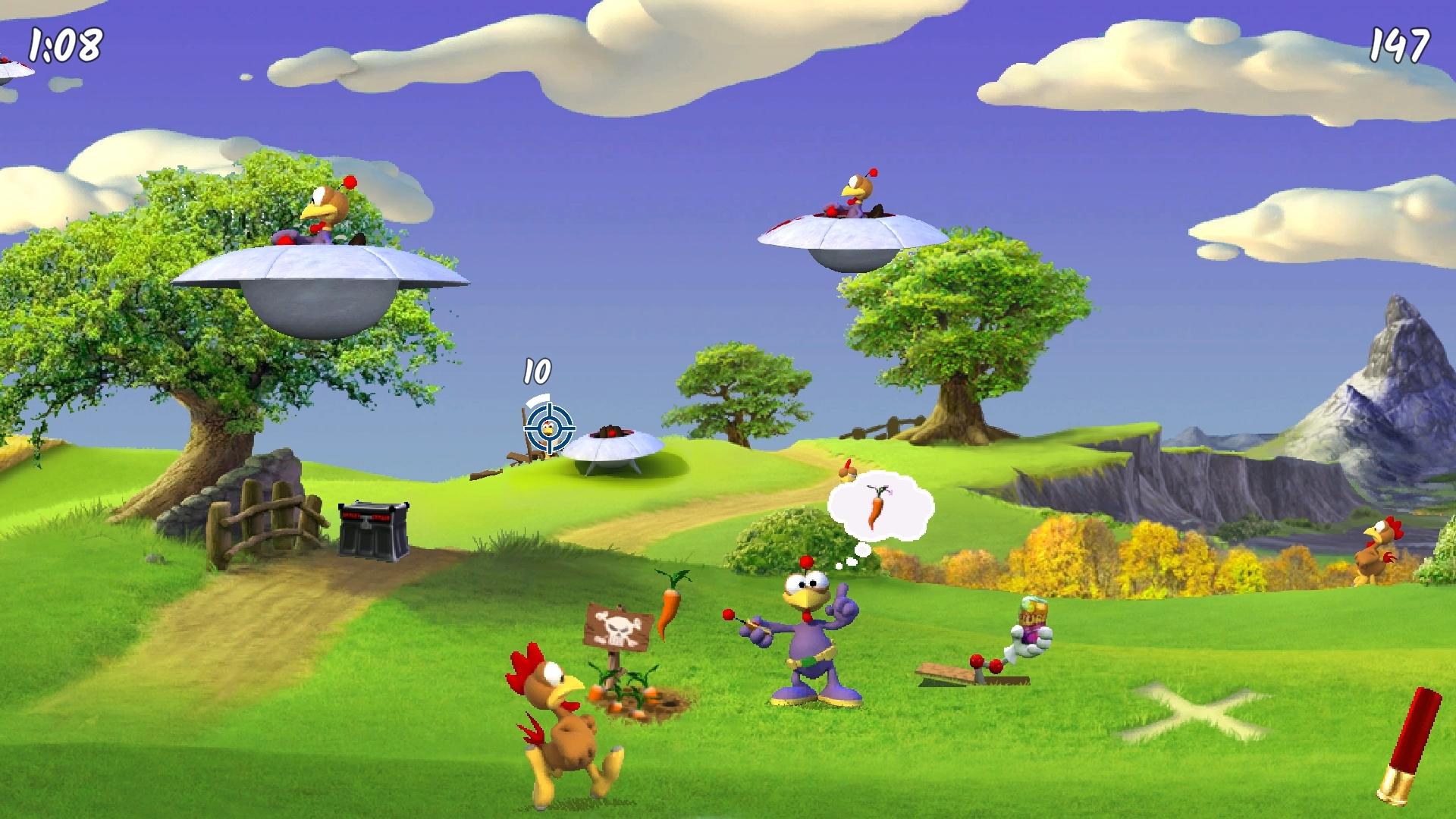The height and width of the screenshot is (819, 1456).
Task: Click the floating score popup showing 10
Action: coord(535,372)
